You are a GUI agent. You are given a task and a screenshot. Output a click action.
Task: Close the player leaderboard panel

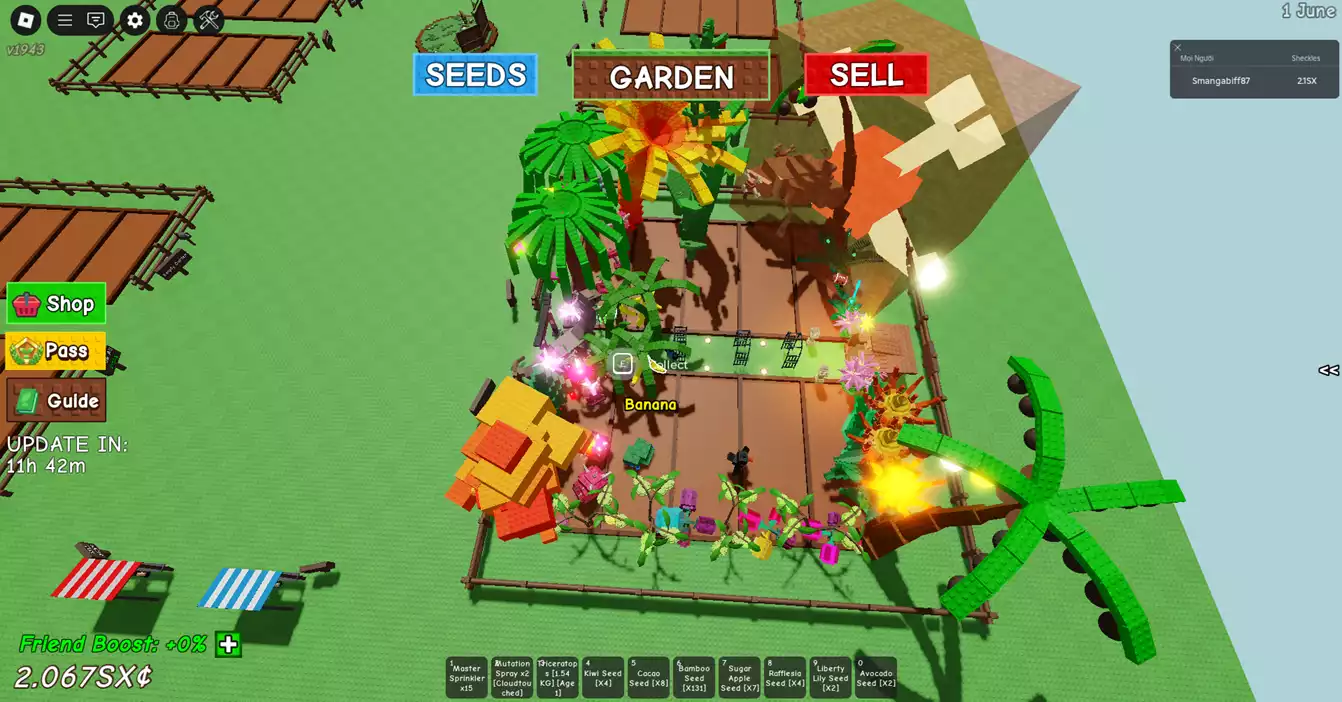click(1178, 47)
